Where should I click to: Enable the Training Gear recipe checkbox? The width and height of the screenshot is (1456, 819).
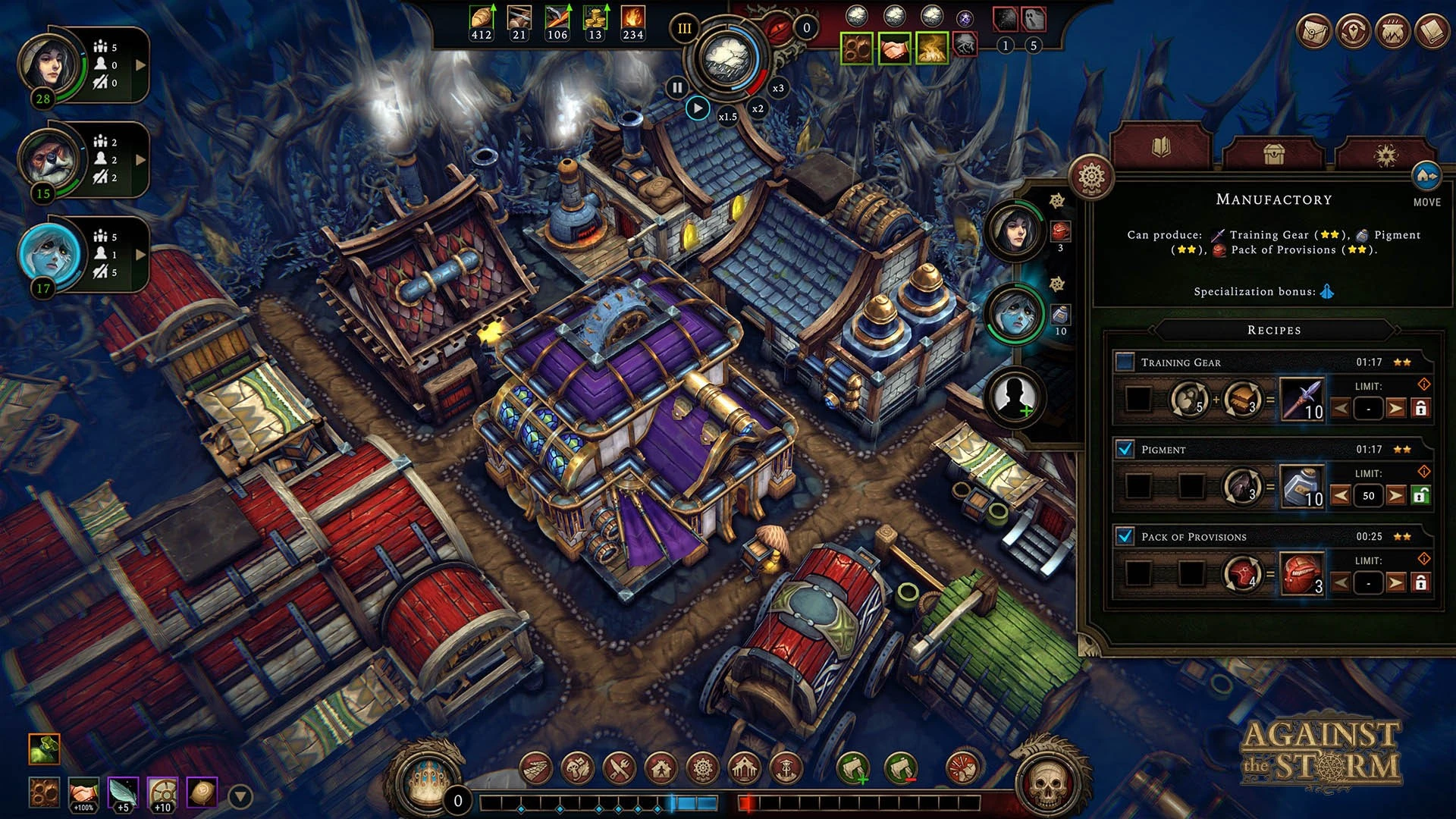(1125, 362)
